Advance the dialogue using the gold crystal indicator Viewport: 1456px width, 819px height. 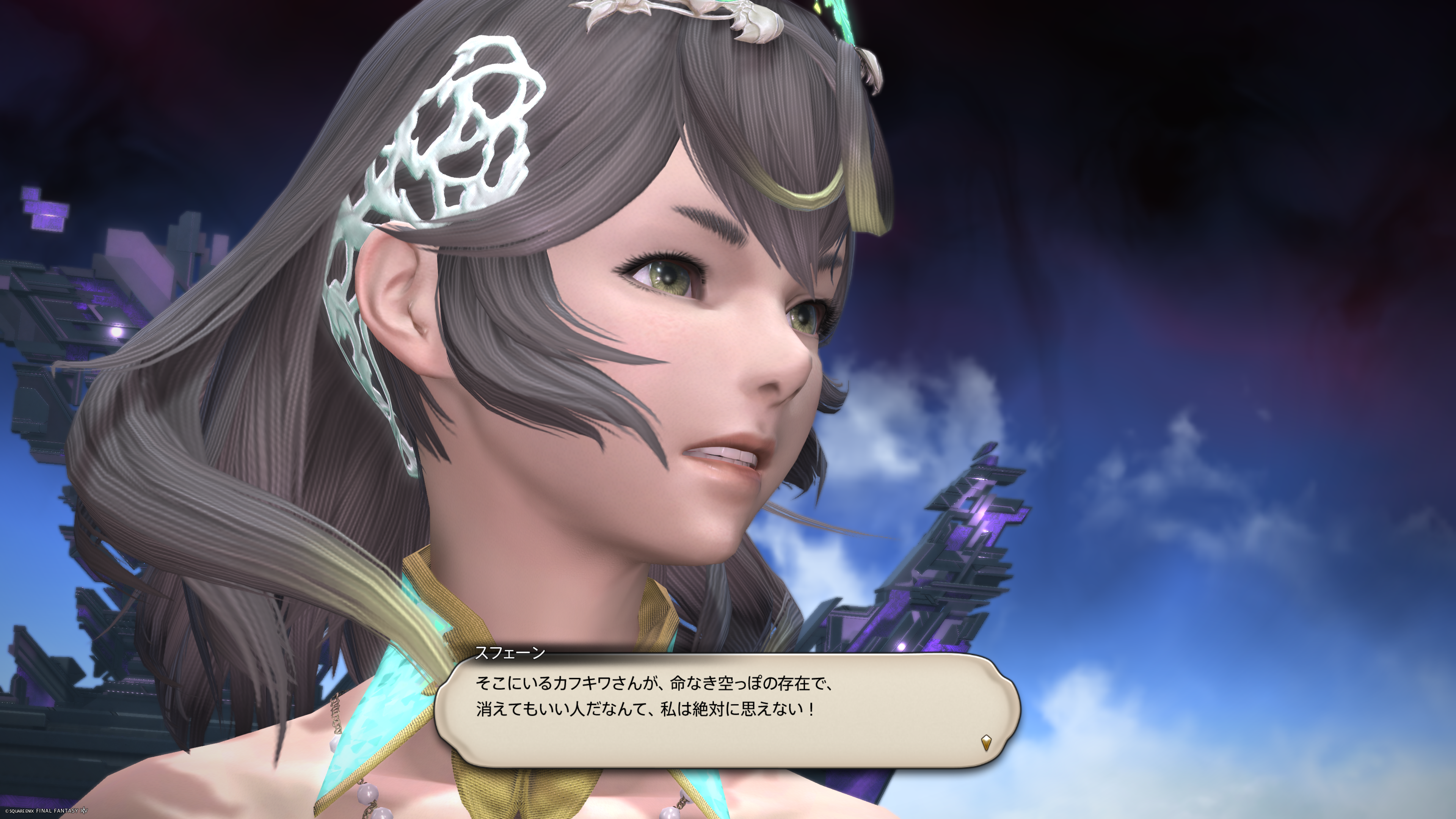(x=986, y=742)
